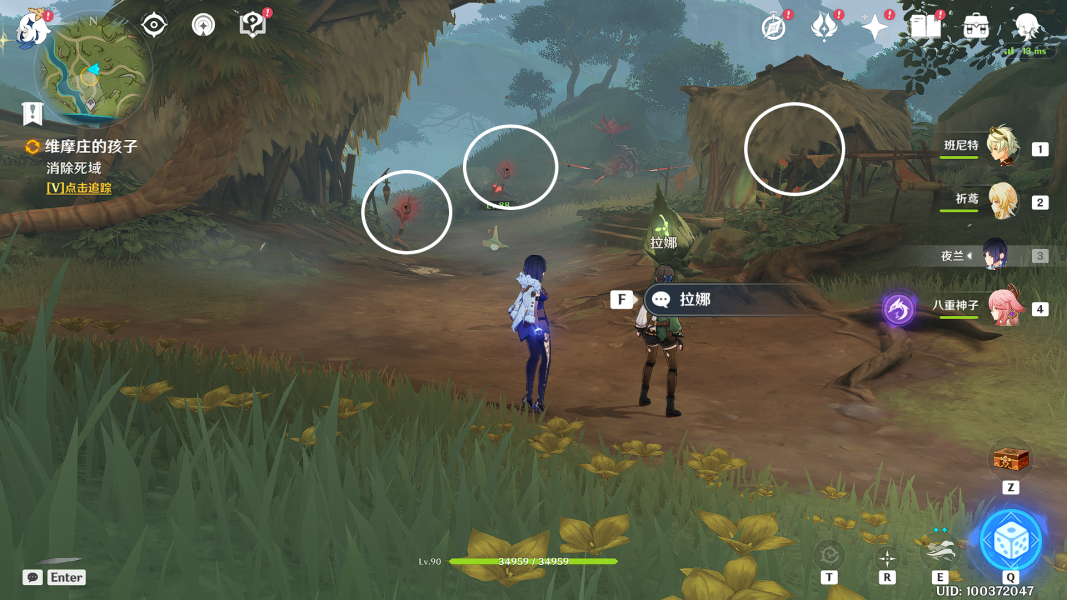Open the chat box speech bubble
The image size is (1067, 600).
click(33, 577)
